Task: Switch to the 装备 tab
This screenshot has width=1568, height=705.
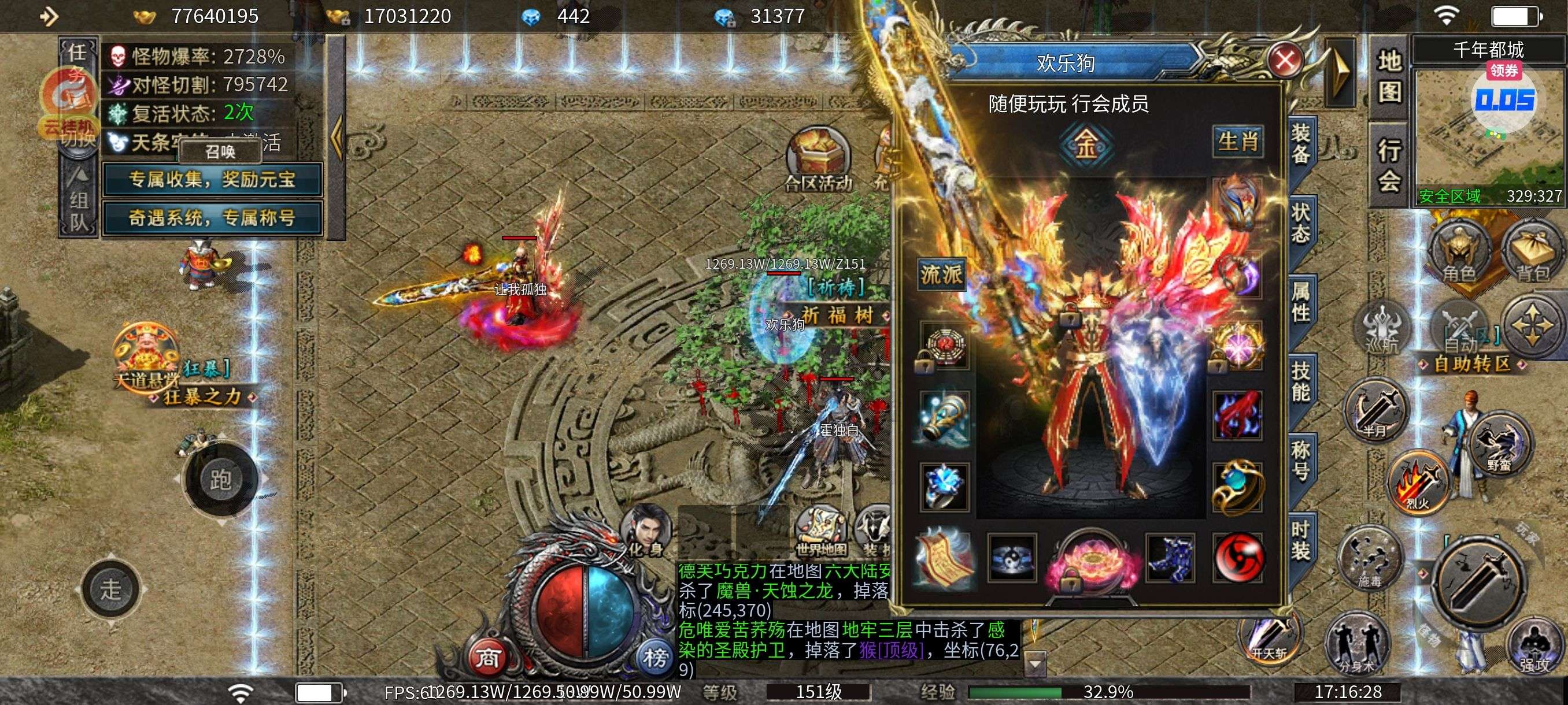Action: (1300, 143)
